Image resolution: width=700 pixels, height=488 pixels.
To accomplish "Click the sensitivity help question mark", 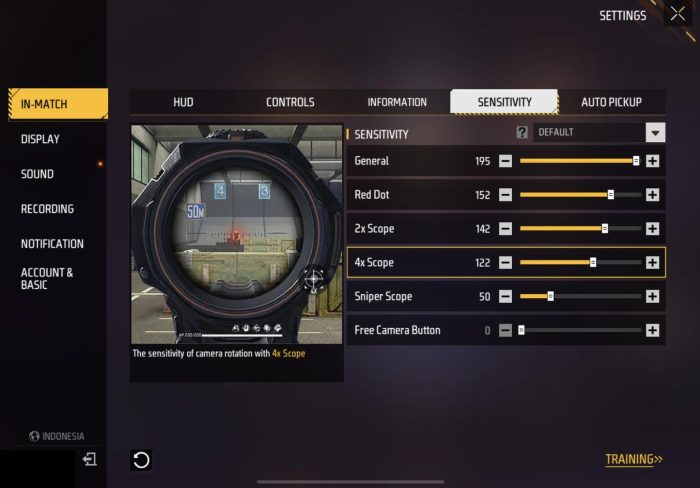I will pos(522,132).
